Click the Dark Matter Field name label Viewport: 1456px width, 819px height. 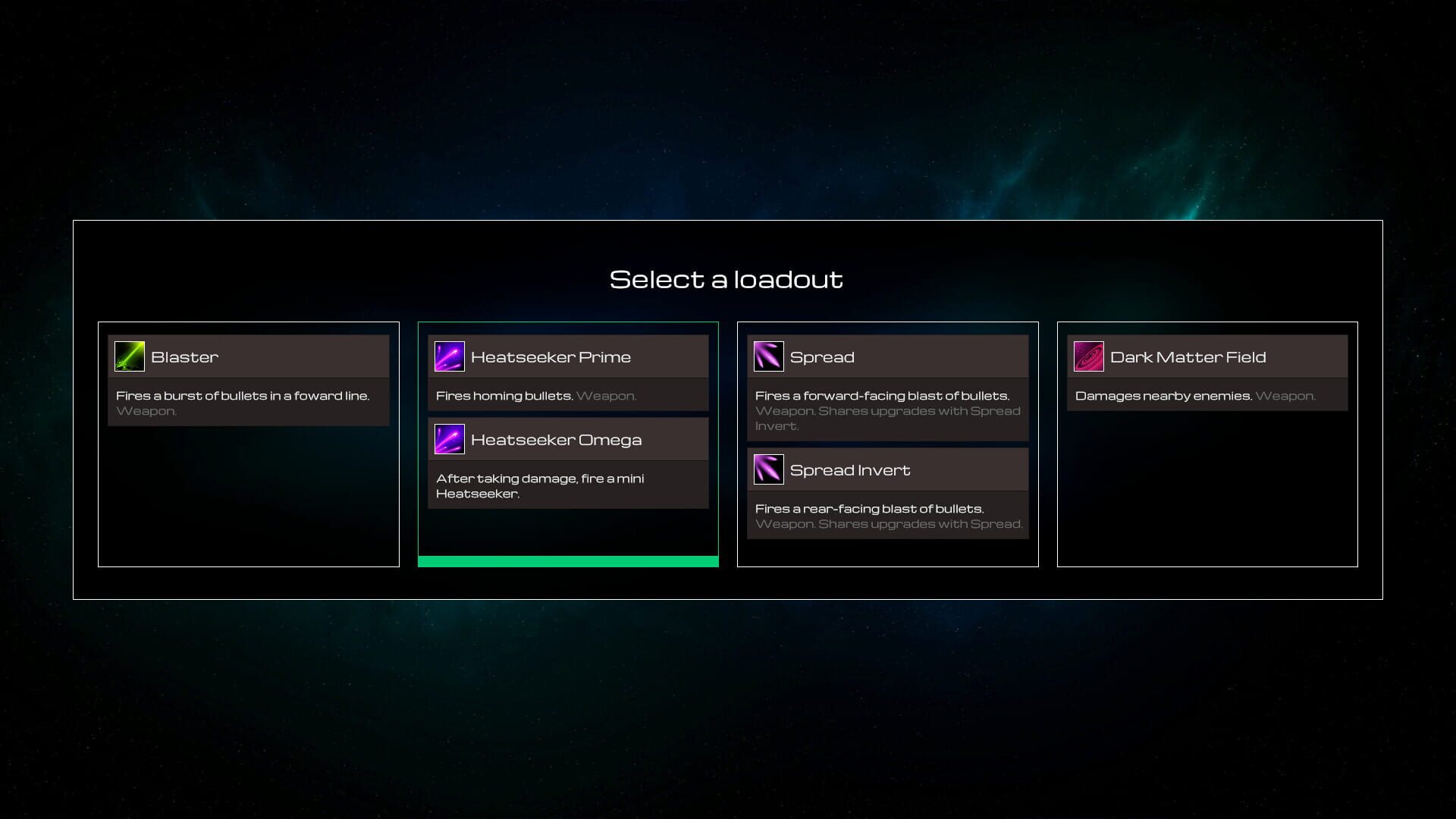[1188, 356]
